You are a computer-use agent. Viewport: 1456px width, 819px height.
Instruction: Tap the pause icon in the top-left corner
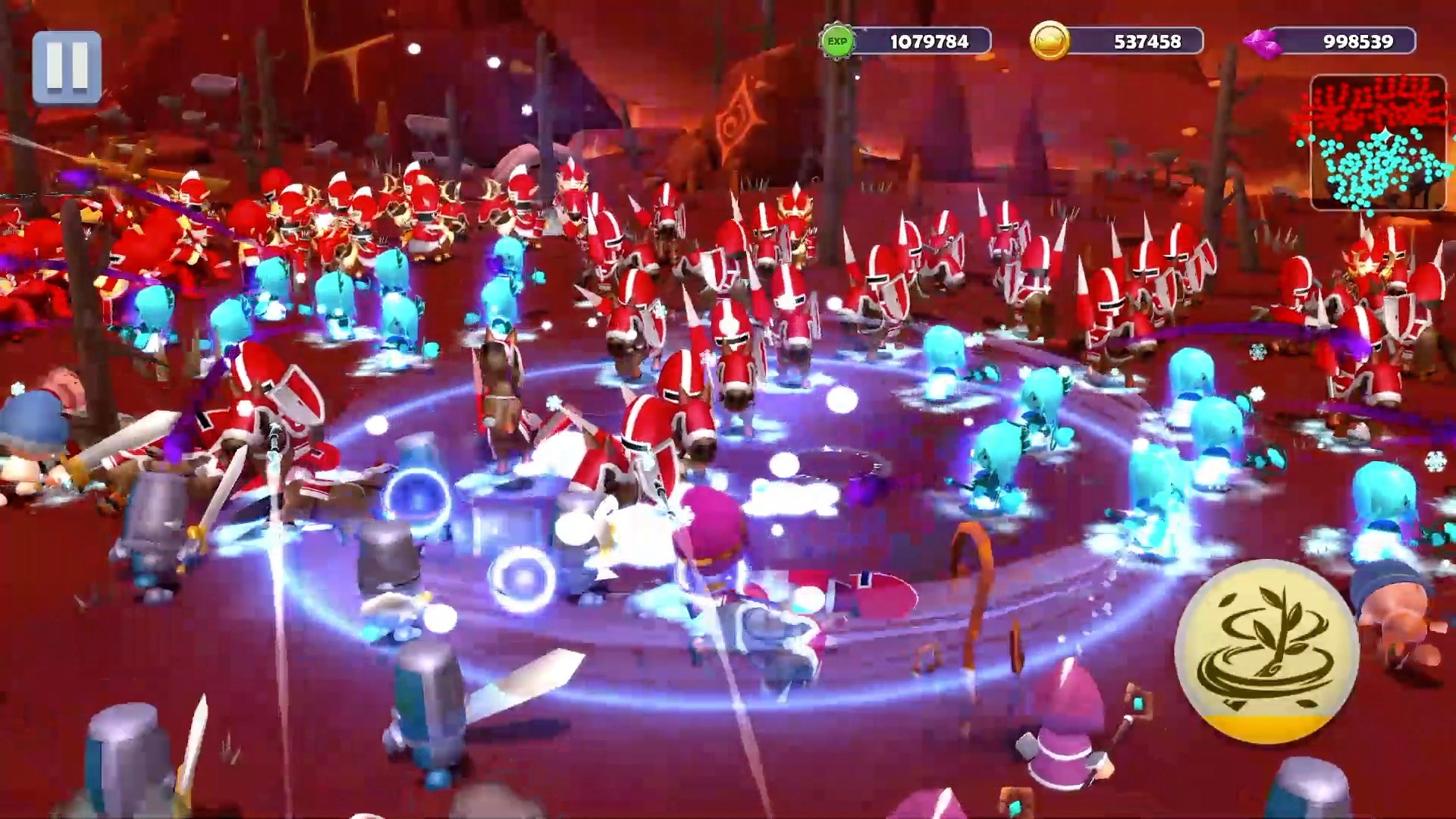pyautogui.click(x=67, y=67)
